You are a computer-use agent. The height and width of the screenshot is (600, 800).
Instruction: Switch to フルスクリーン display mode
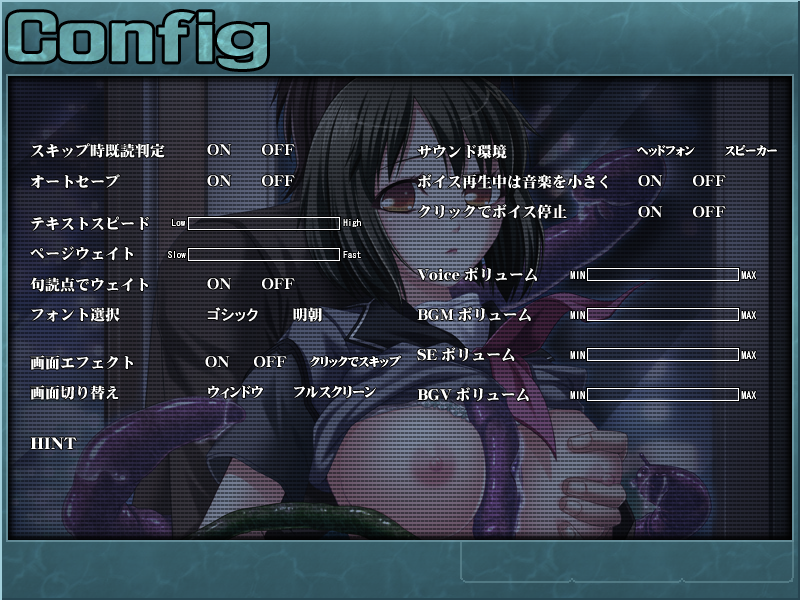point(334,392)
